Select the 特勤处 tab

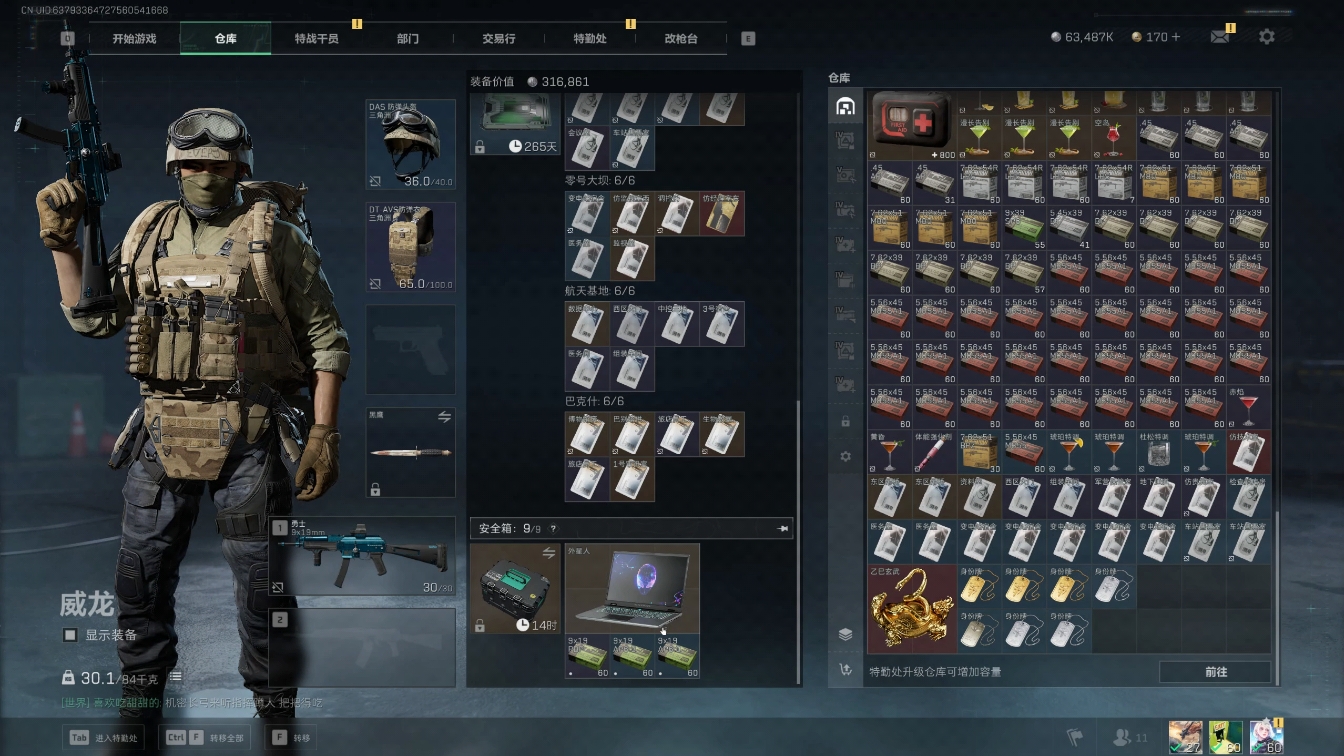pyautogui.click(x=590, y=38)
